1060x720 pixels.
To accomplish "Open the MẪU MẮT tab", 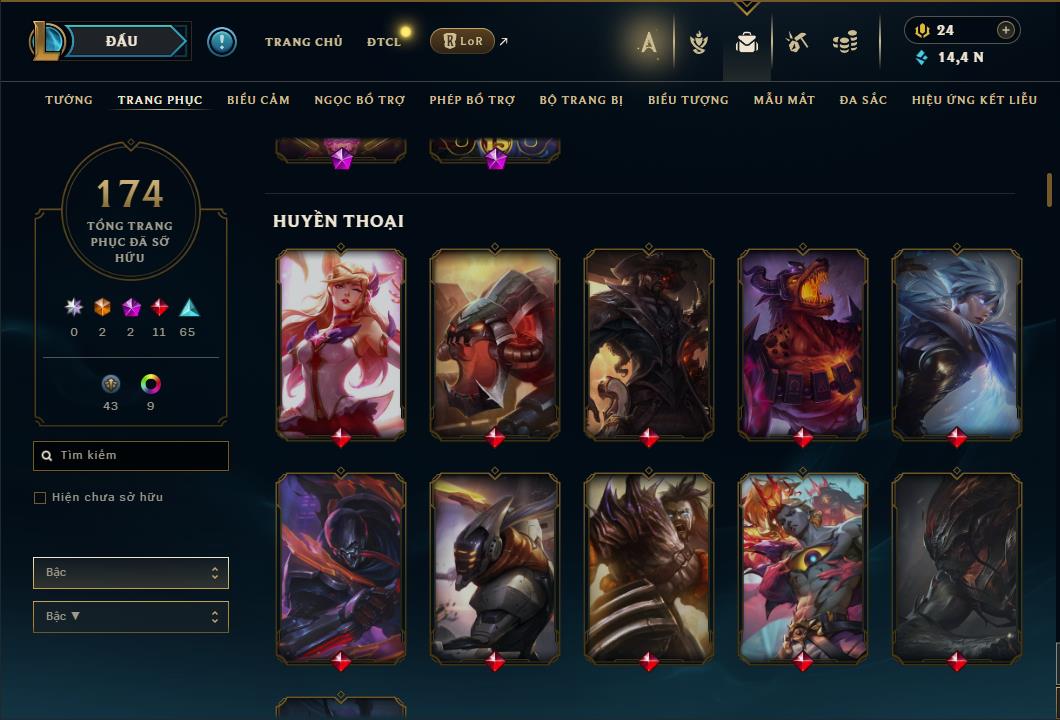I will pos(784,100).
